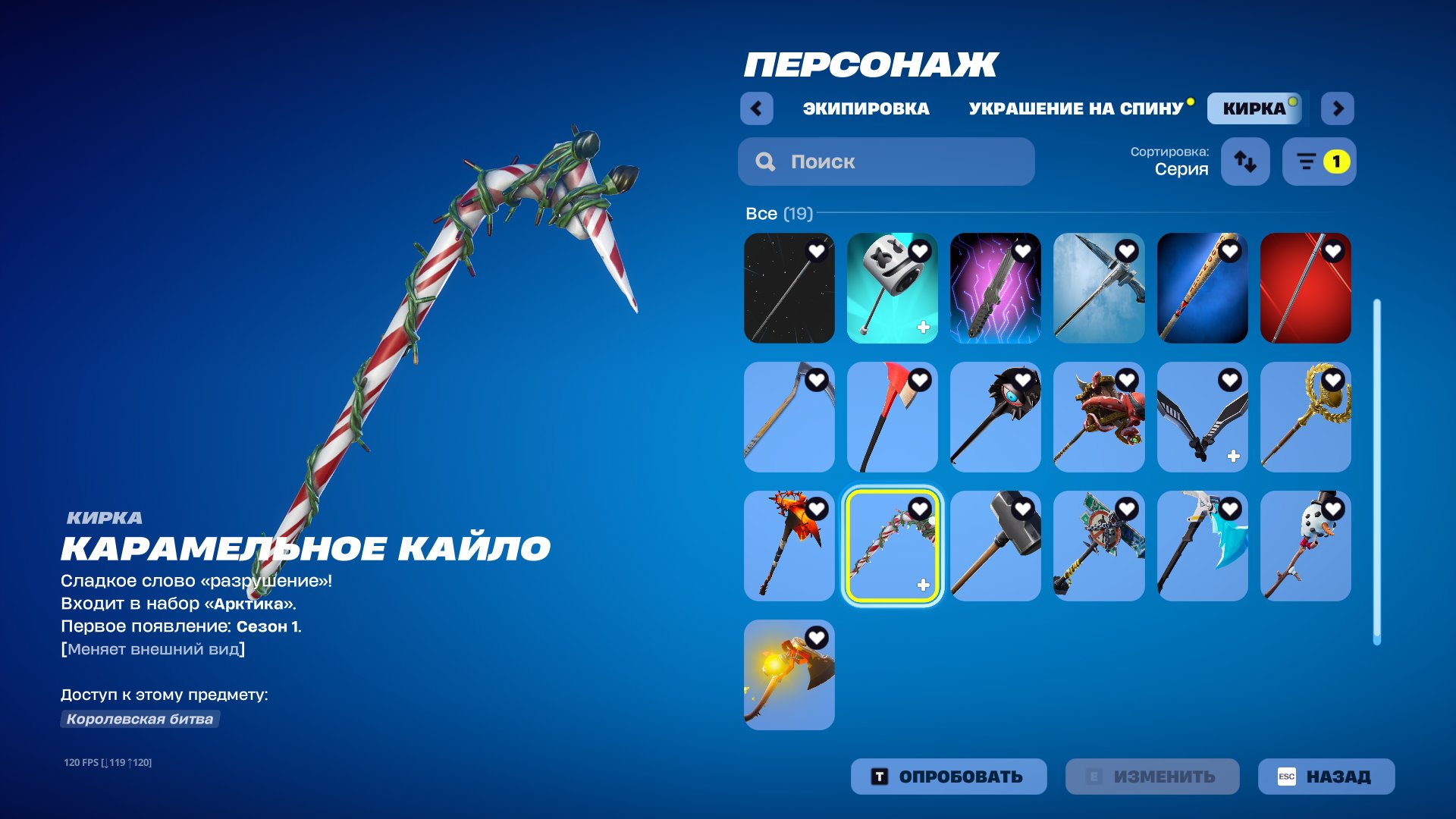Click the sort direction arrows icon
This screenshot has height=819, width=1456.
(x=1244, y=162)
